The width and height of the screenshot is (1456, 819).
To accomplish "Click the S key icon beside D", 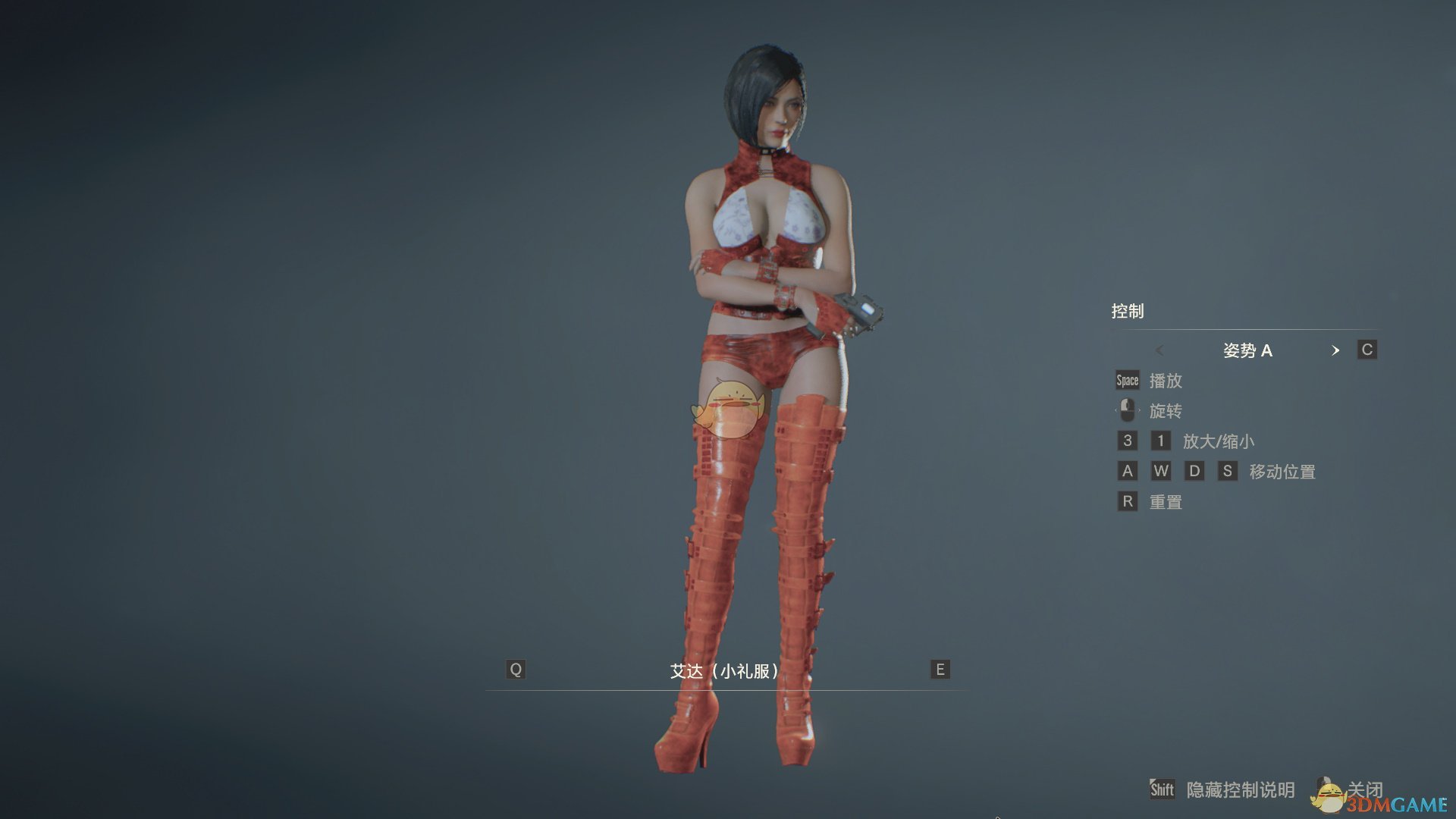I will tap(1228, 471).
